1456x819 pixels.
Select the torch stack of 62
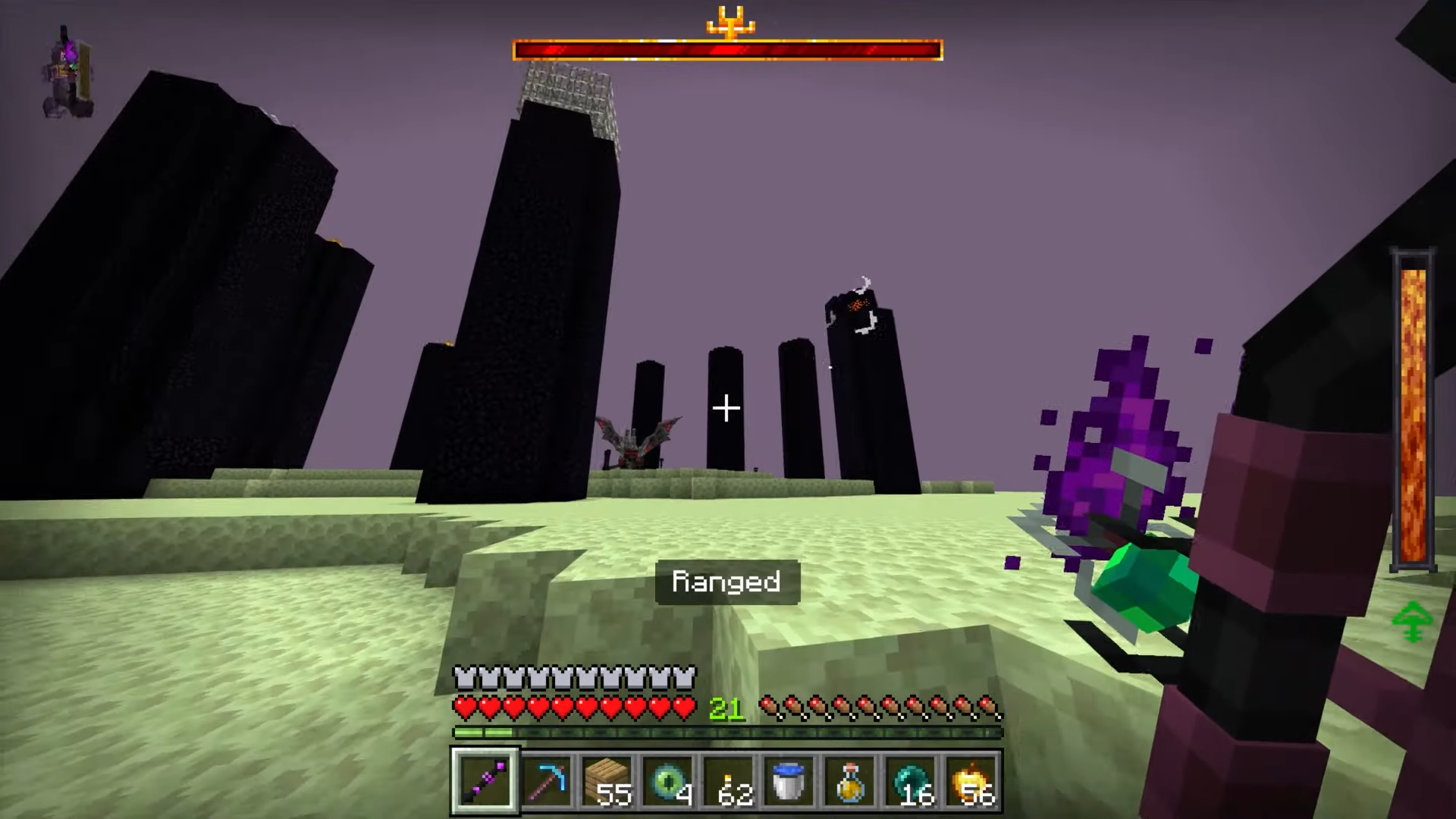point(728,781)
